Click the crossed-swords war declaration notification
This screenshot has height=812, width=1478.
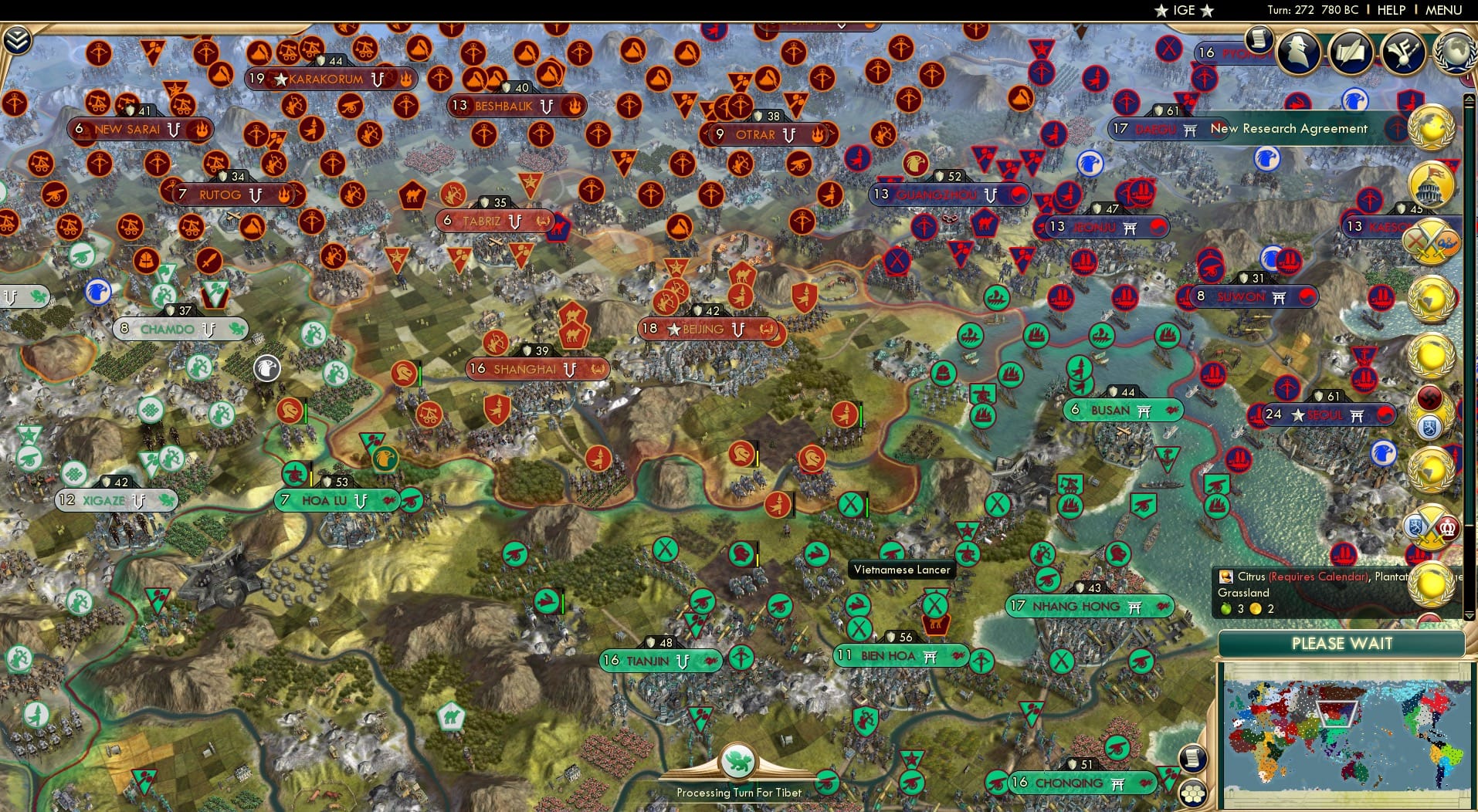[x=1433, y=241]
